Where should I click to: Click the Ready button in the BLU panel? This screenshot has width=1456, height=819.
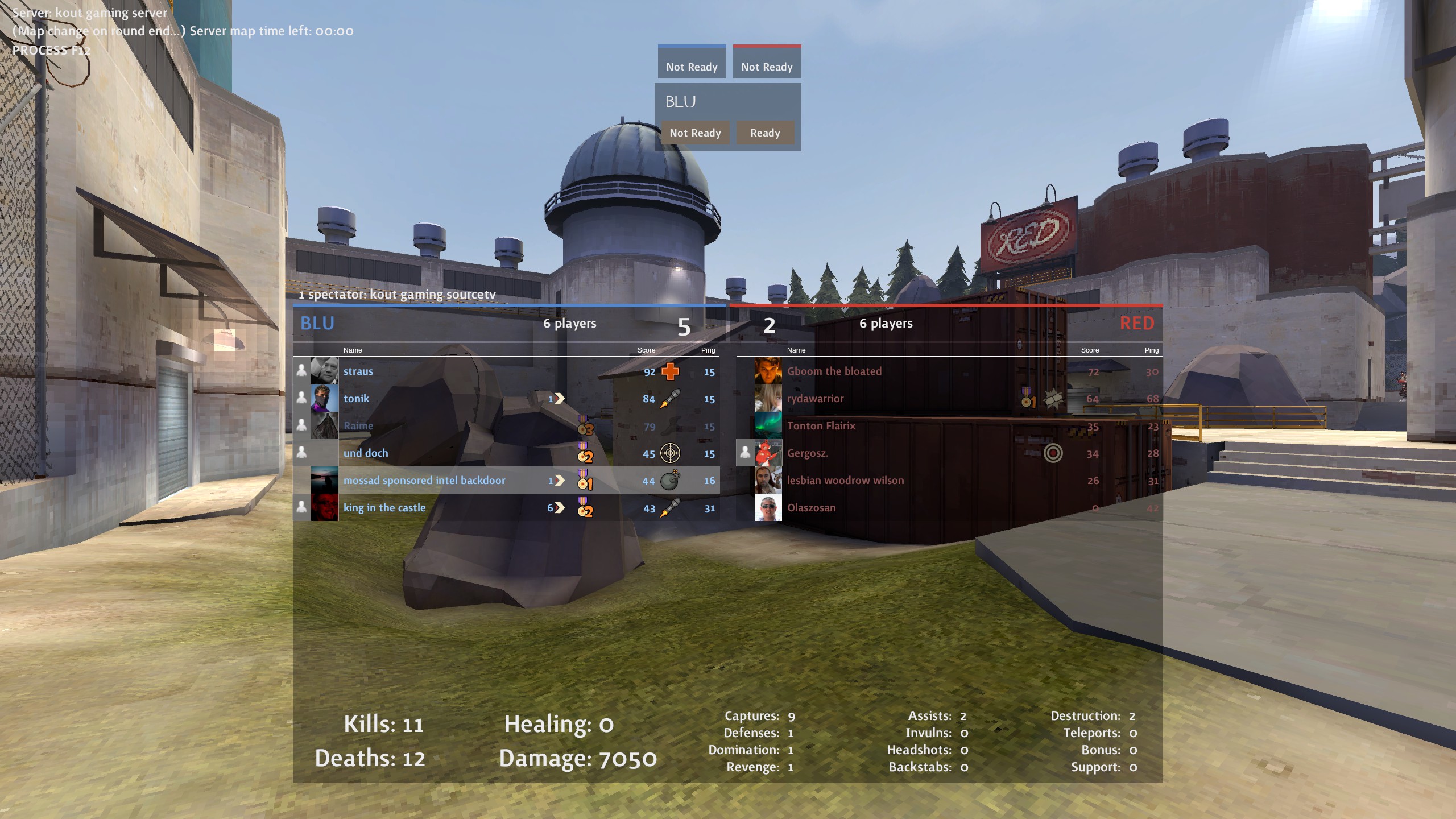coord(764,133)
